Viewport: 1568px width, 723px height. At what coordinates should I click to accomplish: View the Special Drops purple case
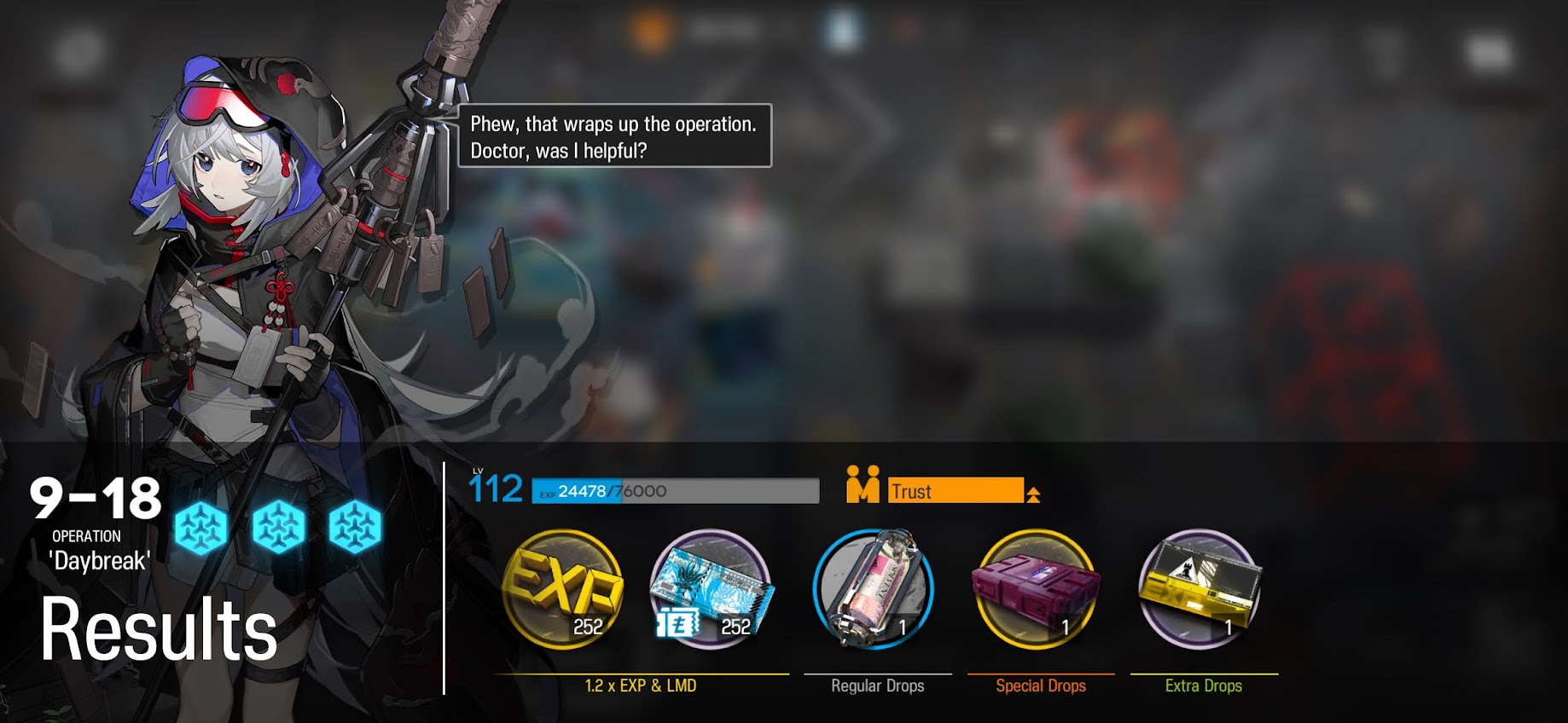(x=1037, y=590)
